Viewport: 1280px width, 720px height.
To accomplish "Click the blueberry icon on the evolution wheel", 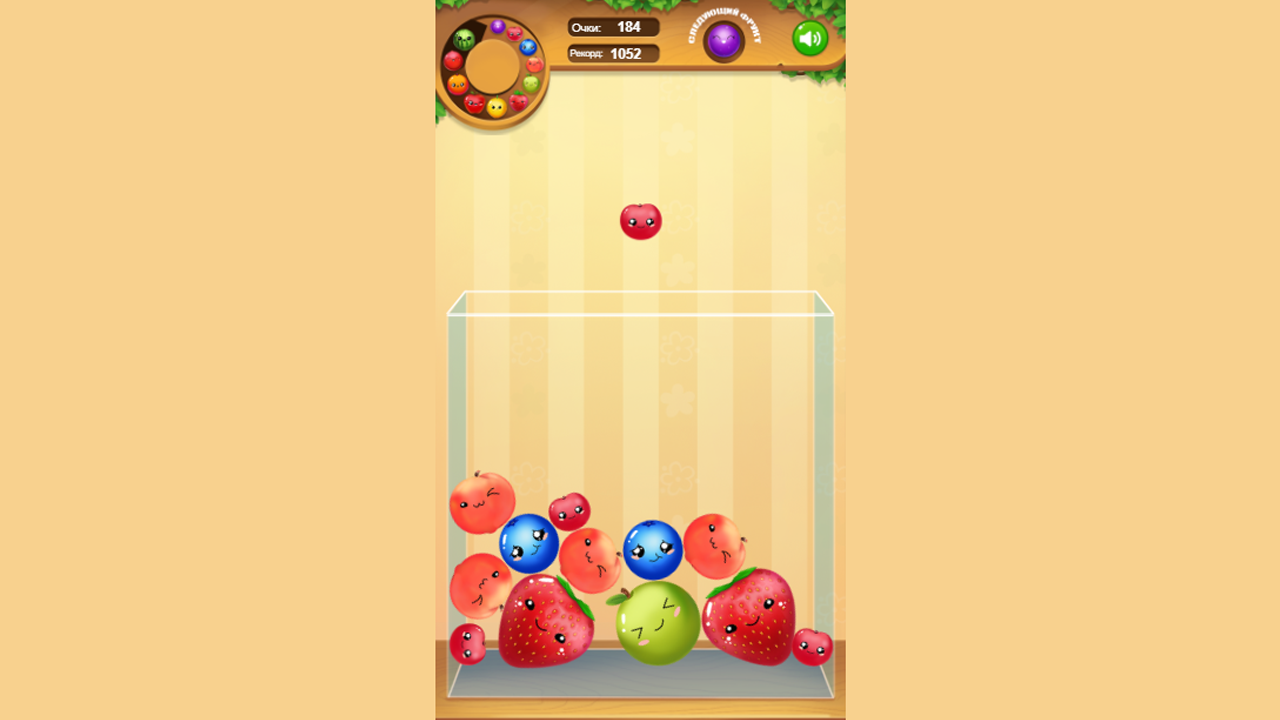I will (529, 45).
